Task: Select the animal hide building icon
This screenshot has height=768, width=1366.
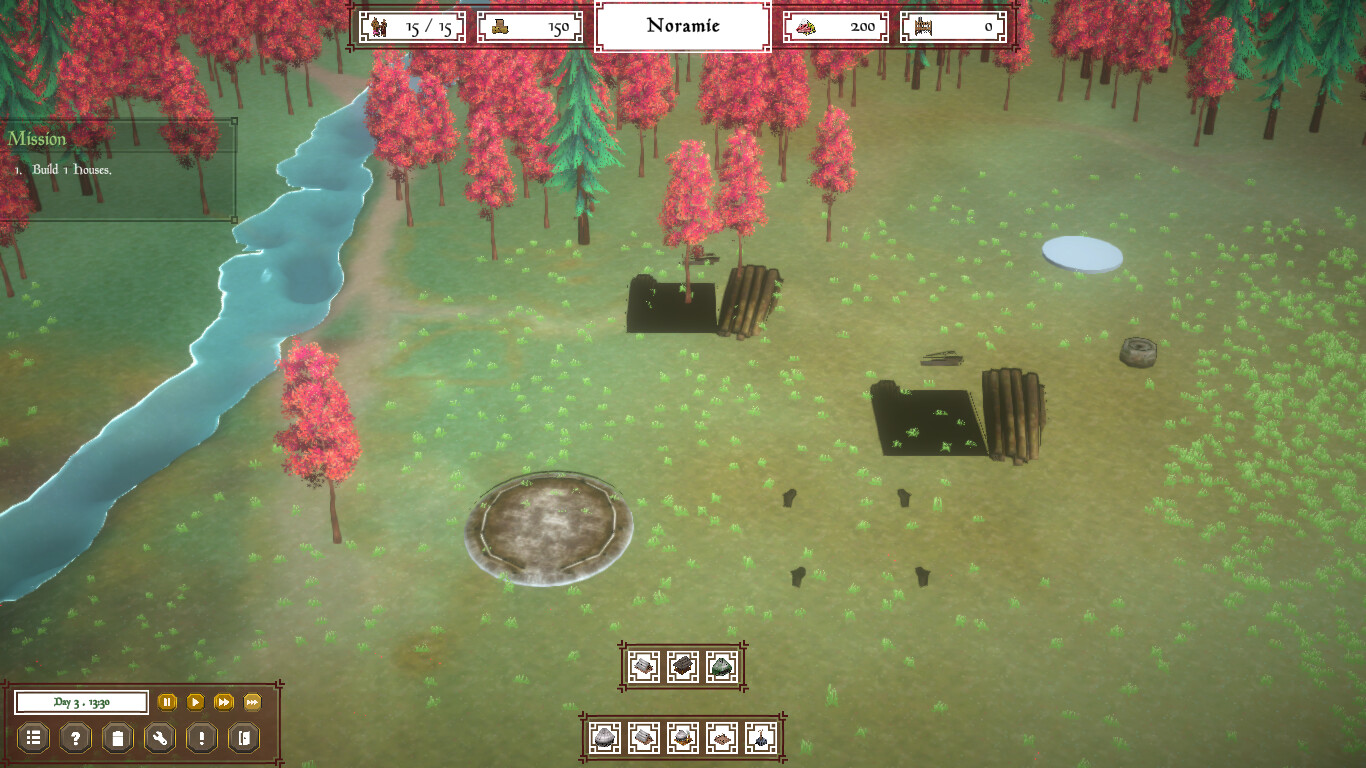Action: pos(721,738)
